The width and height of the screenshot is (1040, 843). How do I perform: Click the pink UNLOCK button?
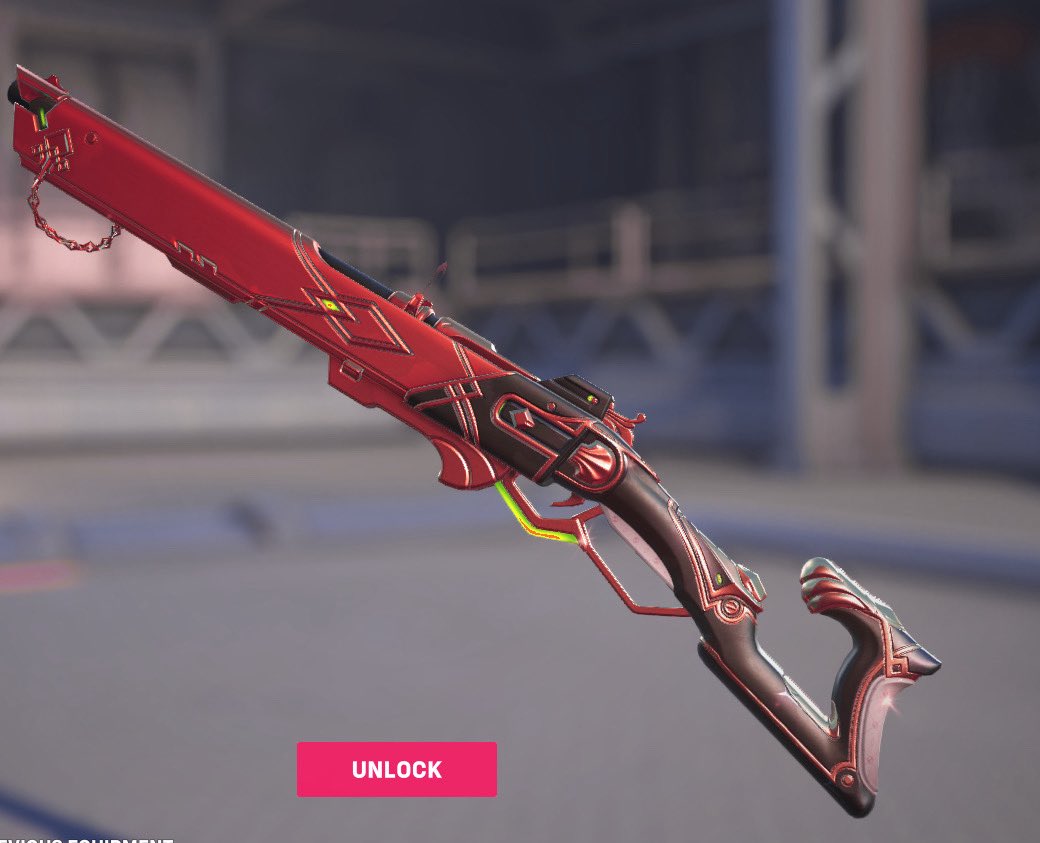[396, 769]
